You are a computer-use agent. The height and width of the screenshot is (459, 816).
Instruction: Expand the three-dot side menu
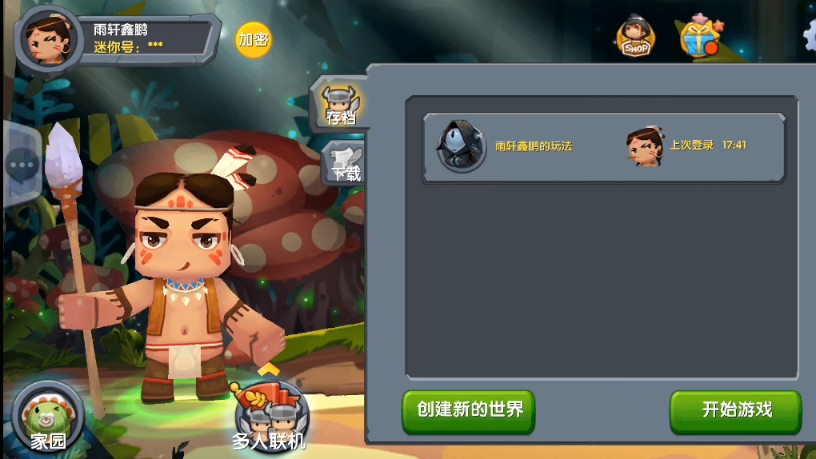20,165
